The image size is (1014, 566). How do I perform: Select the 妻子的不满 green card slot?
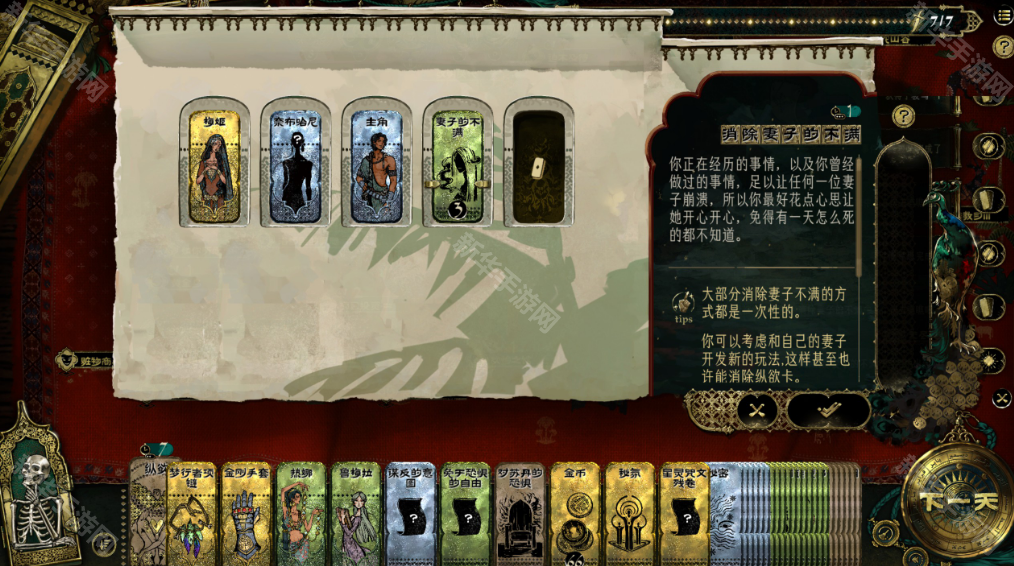pyautogui.click(x=457, y=165)
